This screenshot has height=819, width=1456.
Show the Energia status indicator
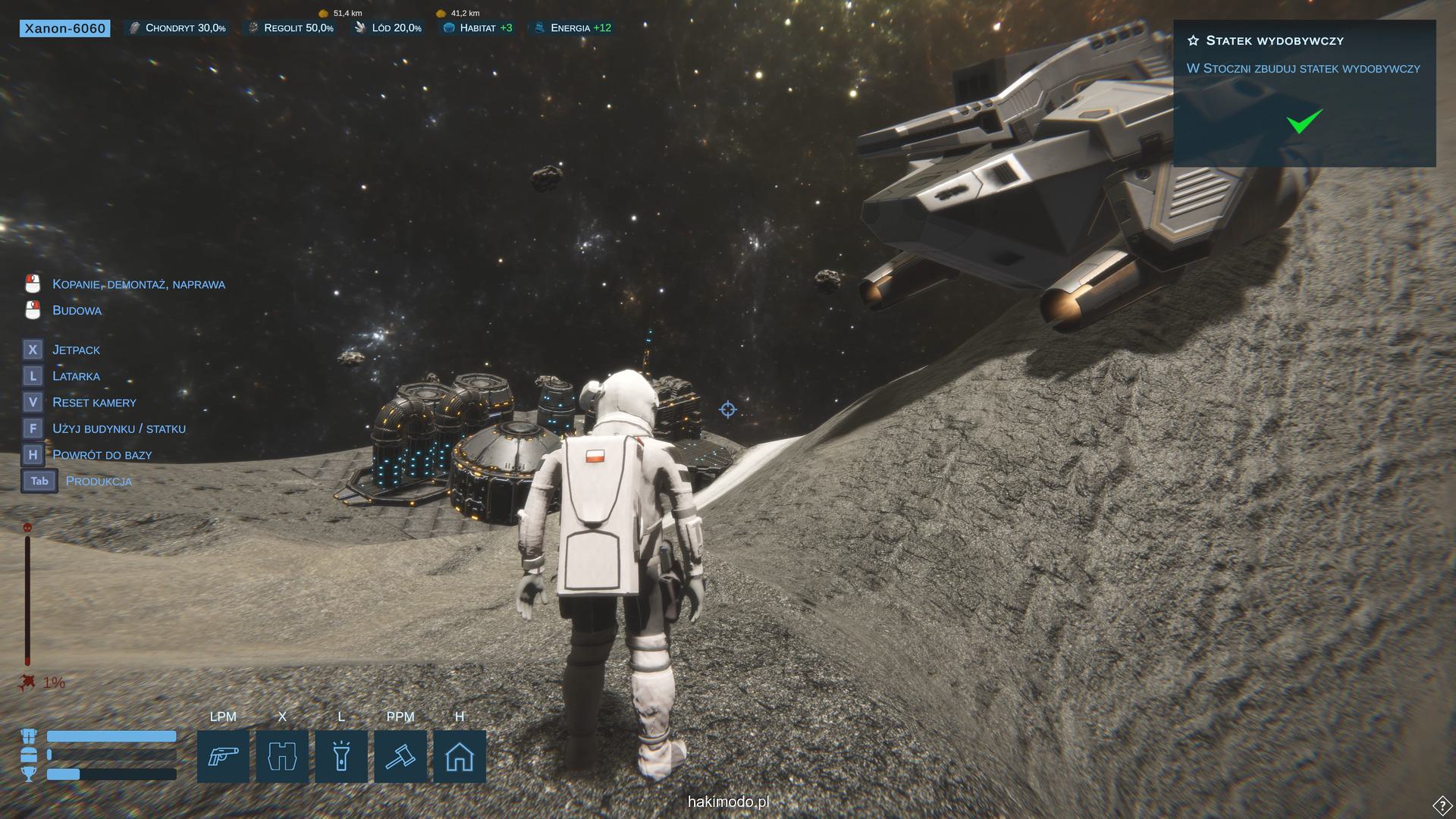point(573,28)
